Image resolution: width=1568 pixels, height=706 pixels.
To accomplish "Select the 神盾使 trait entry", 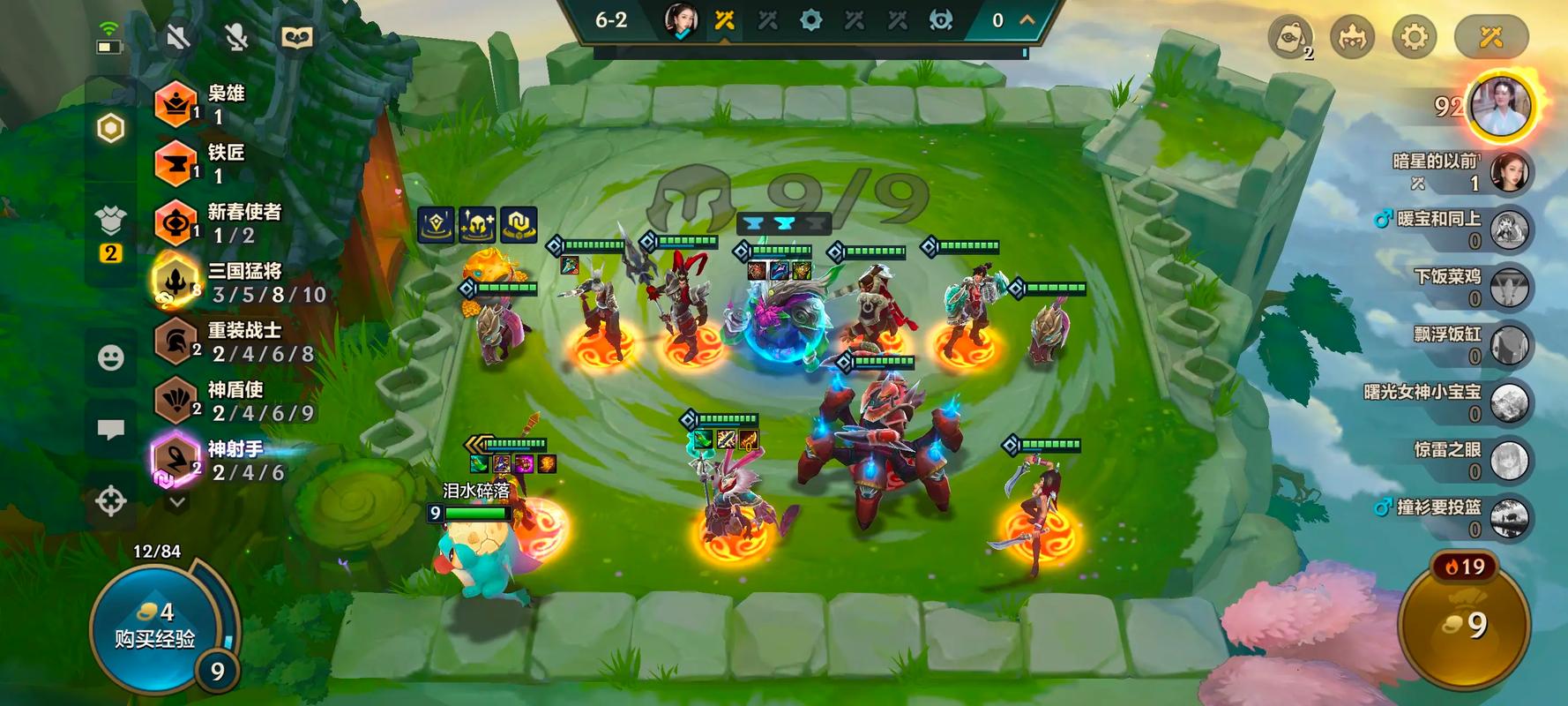I will (234, 401).
